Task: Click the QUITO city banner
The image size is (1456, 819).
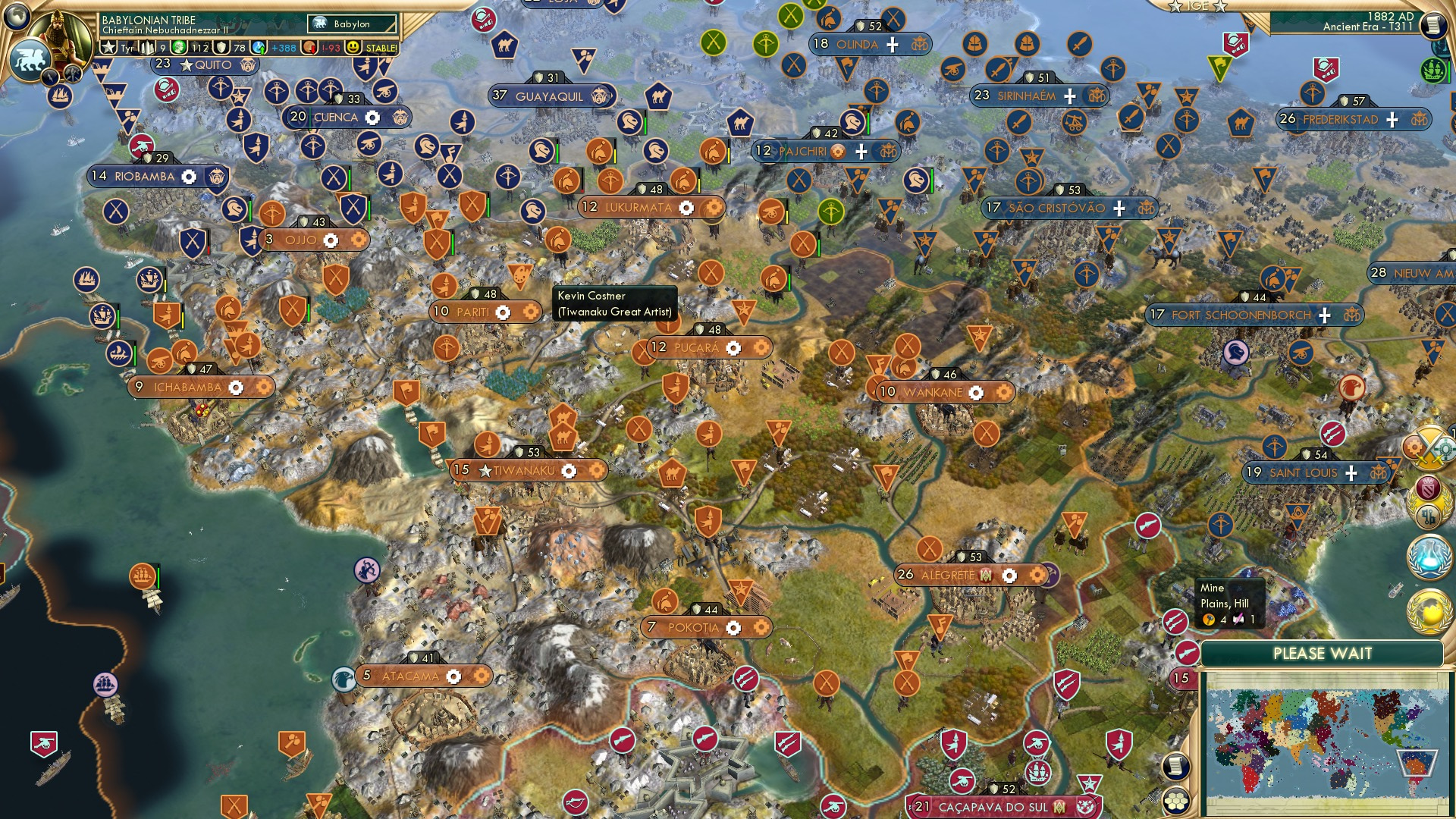Action: pyautogui.click(x=204, y=64)
